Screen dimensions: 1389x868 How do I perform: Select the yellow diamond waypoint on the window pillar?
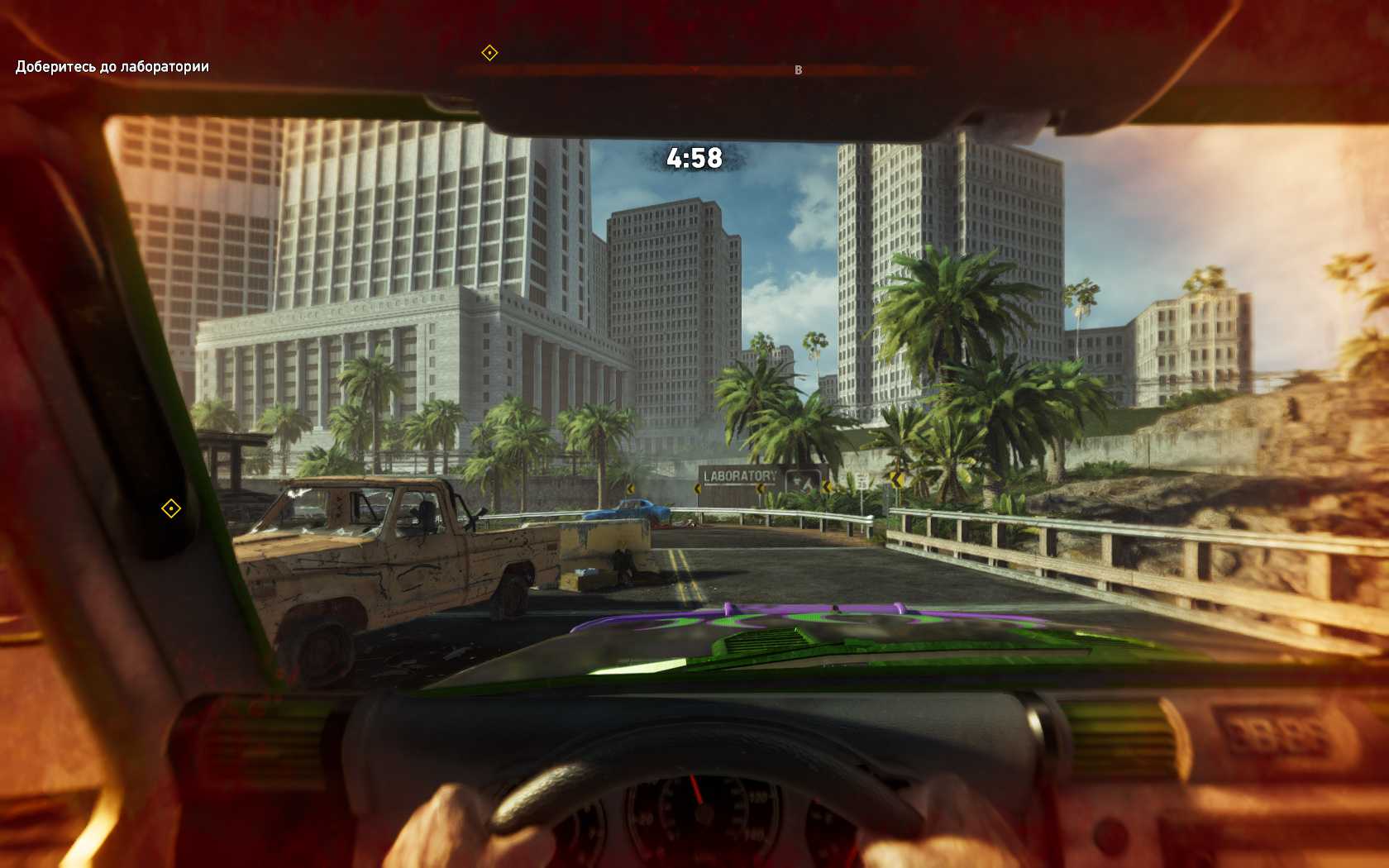point(171,508)
